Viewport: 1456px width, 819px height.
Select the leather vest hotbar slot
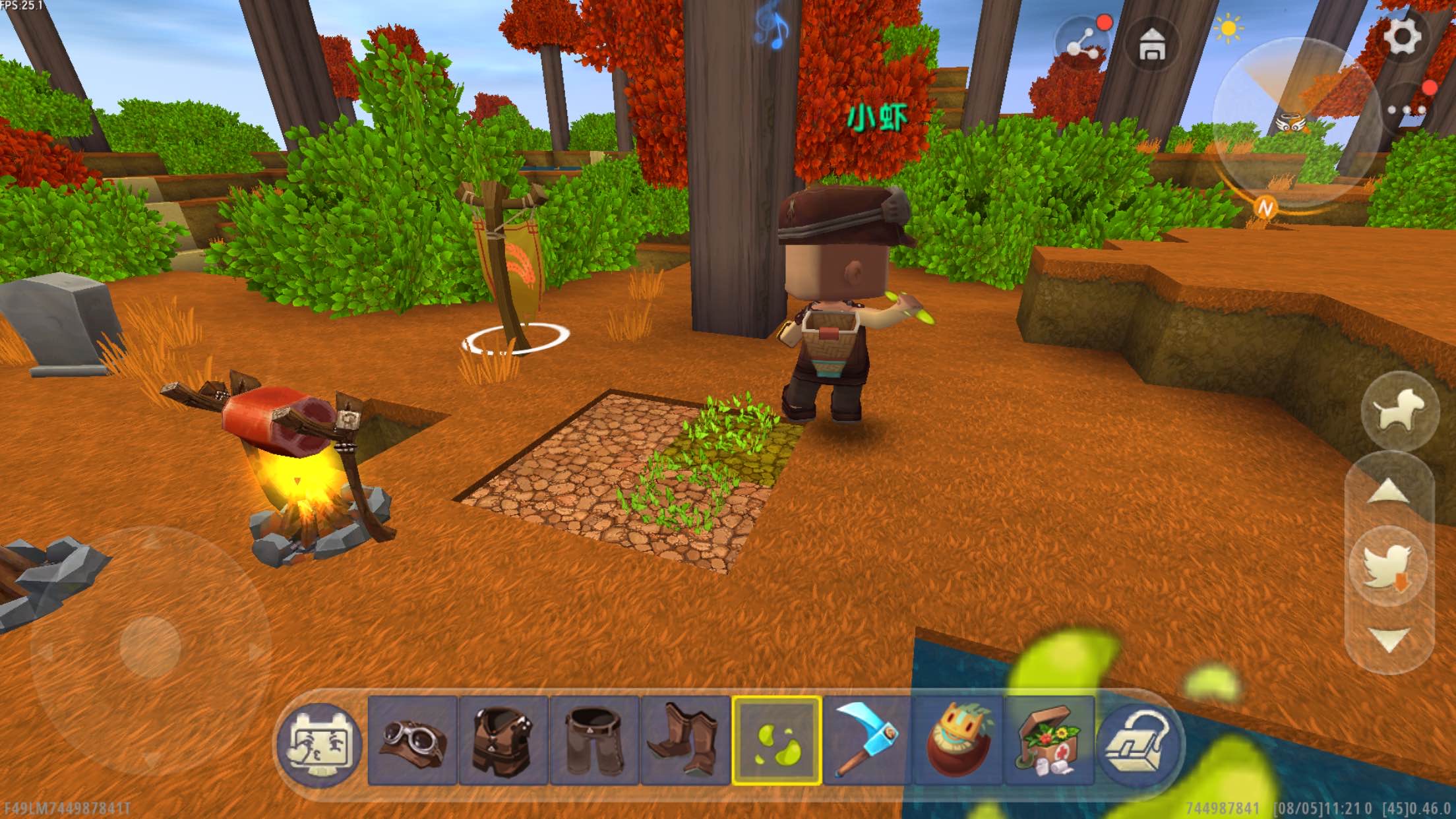(503, 741)
